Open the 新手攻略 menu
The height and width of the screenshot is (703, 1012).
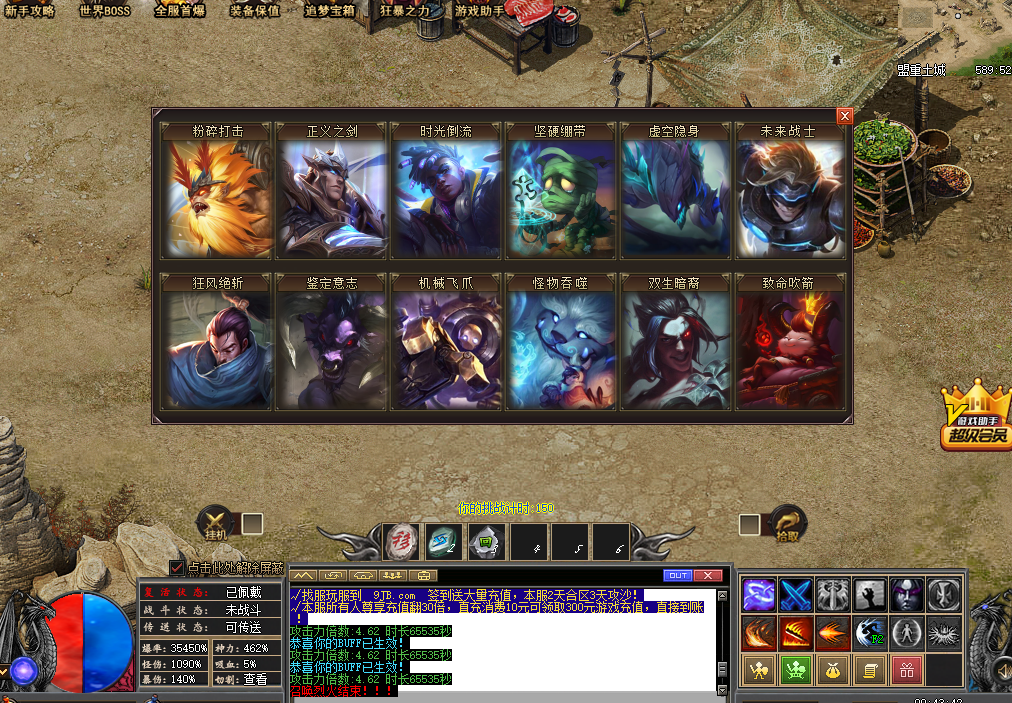tap(30, 11)
